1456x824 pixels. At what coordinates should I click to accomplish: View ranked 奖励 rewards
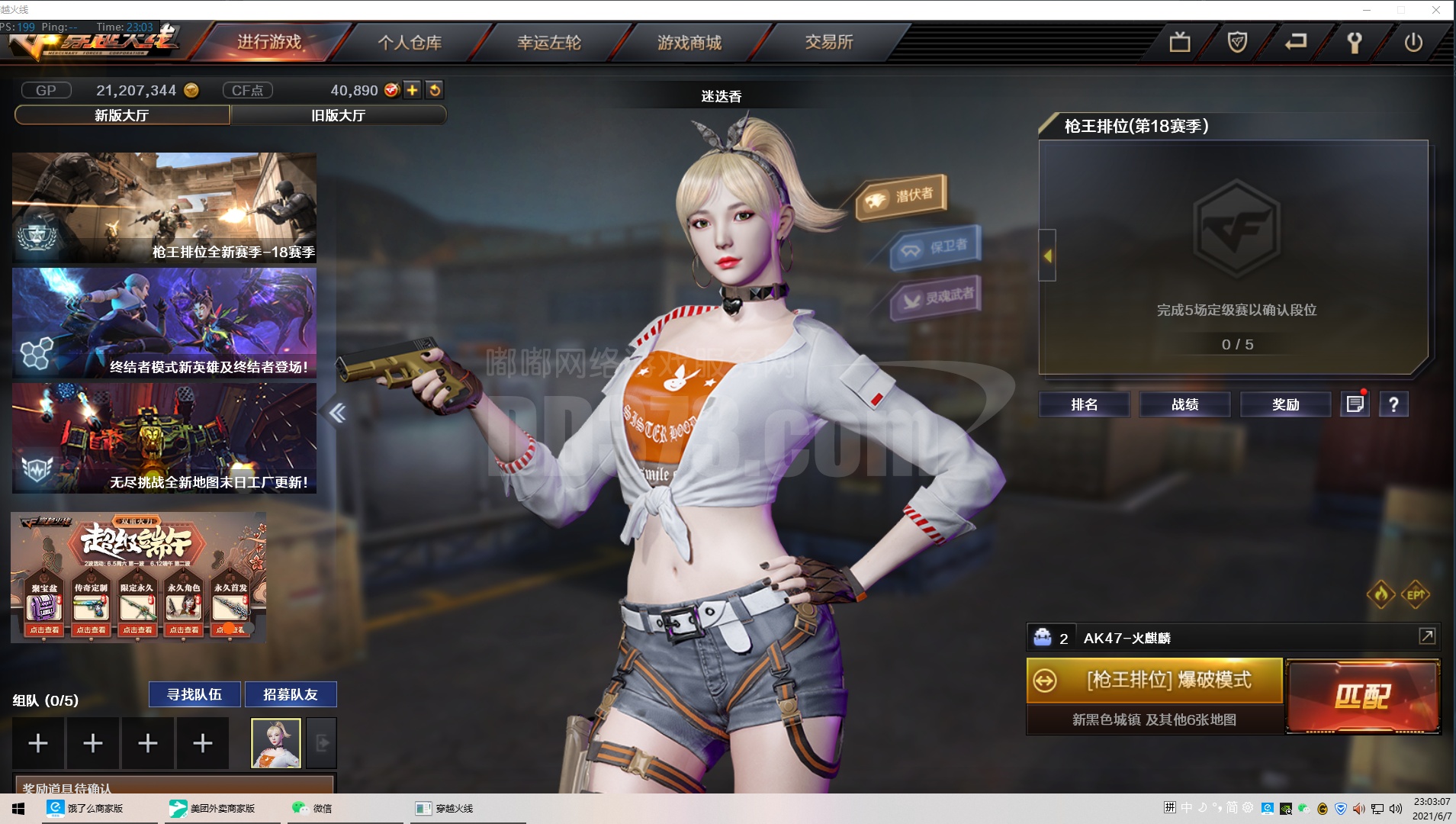[x=1285, y=404]
